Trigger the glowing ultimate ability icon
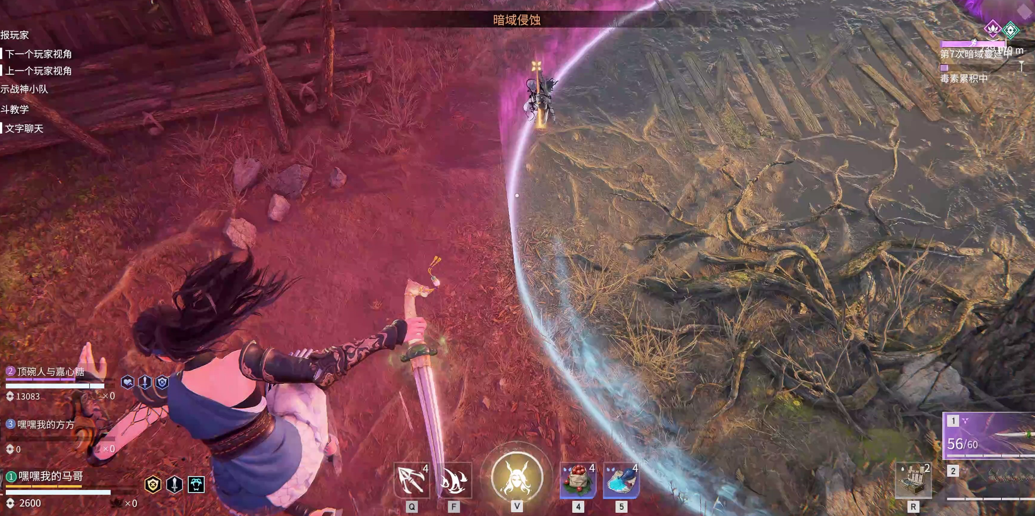 point(517,477)
